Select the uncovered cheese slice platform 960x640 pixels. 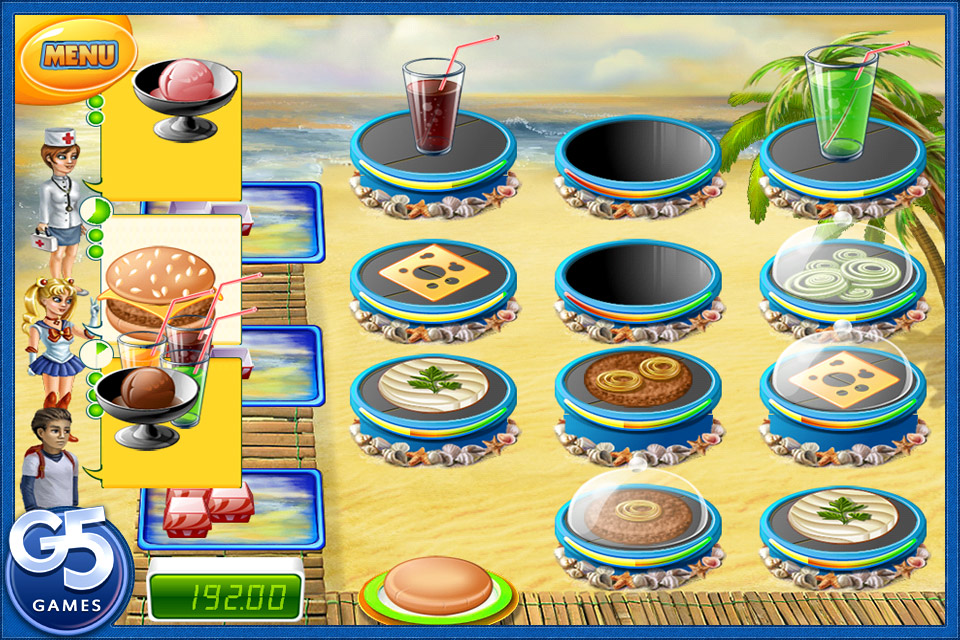pyautogui.click(x=433, y=272)
